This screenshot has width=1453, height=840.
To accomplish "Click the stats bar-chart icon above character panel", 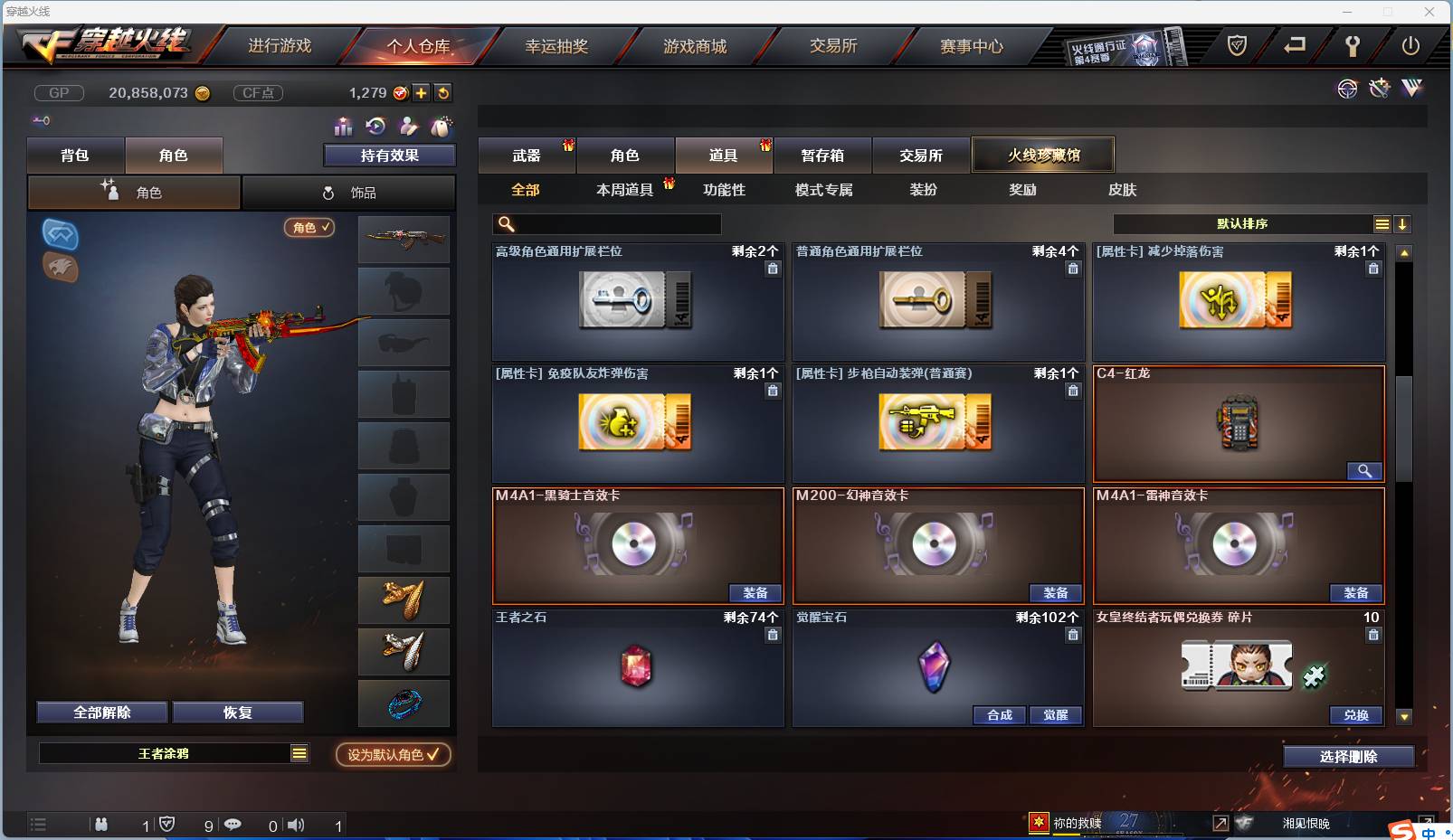I will (x=345, y=127).
